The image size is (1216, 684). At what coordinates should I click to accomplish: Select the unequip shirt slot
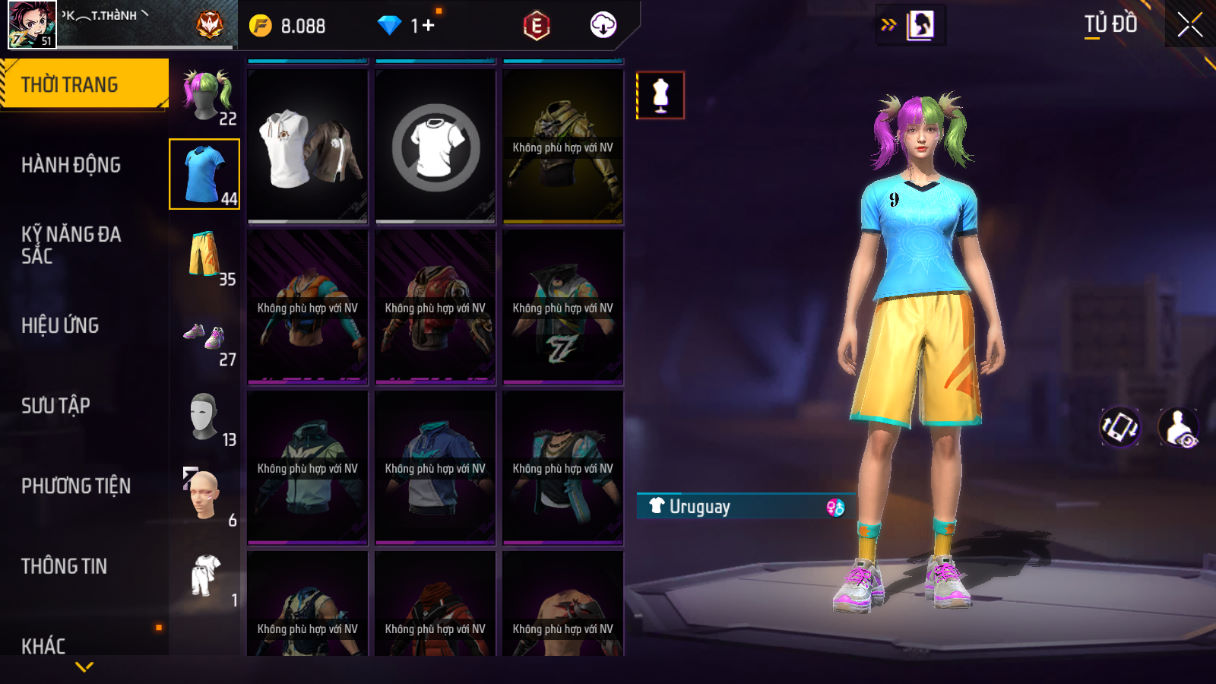tap(436, 146)
